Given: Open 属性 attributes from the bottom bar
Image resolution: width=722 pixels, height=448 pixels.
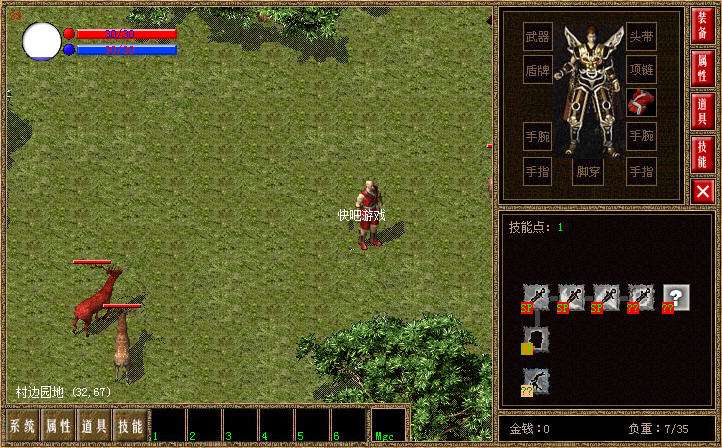Looking at the screenshot, I should [58, 425].
